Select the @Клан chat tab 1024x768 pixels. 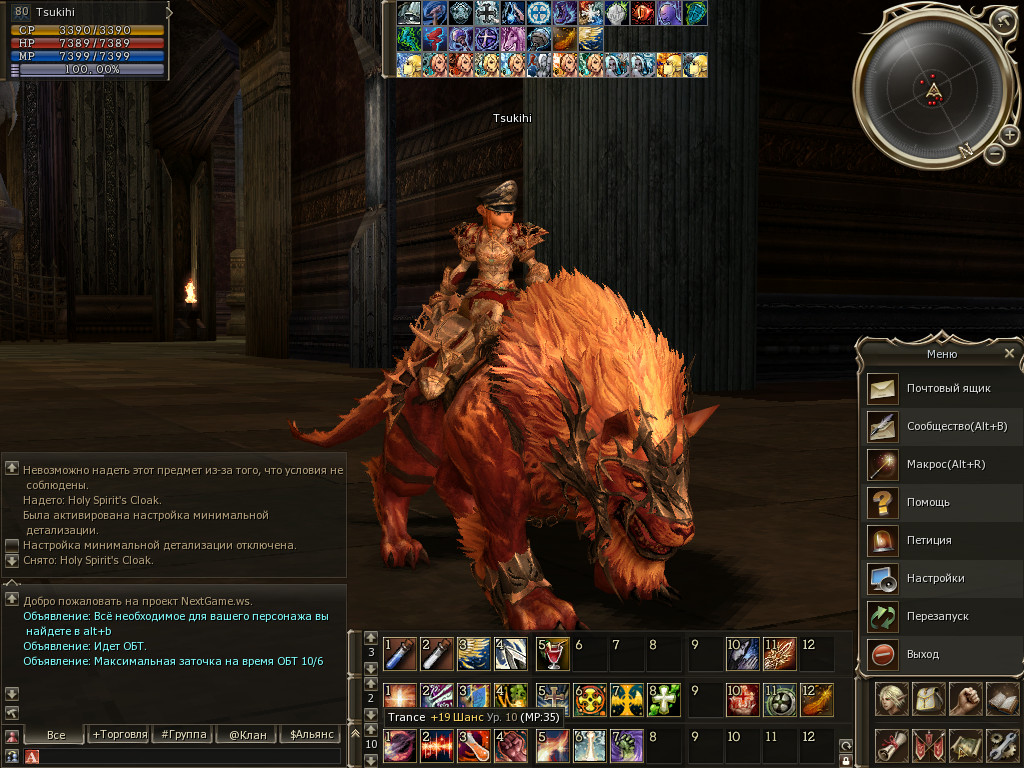coord(246,735)
